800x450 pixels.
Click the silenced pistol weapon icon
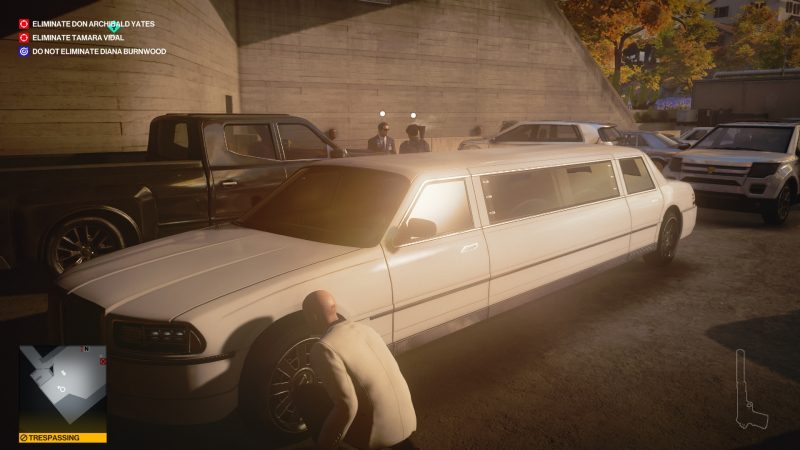point(750,390)
